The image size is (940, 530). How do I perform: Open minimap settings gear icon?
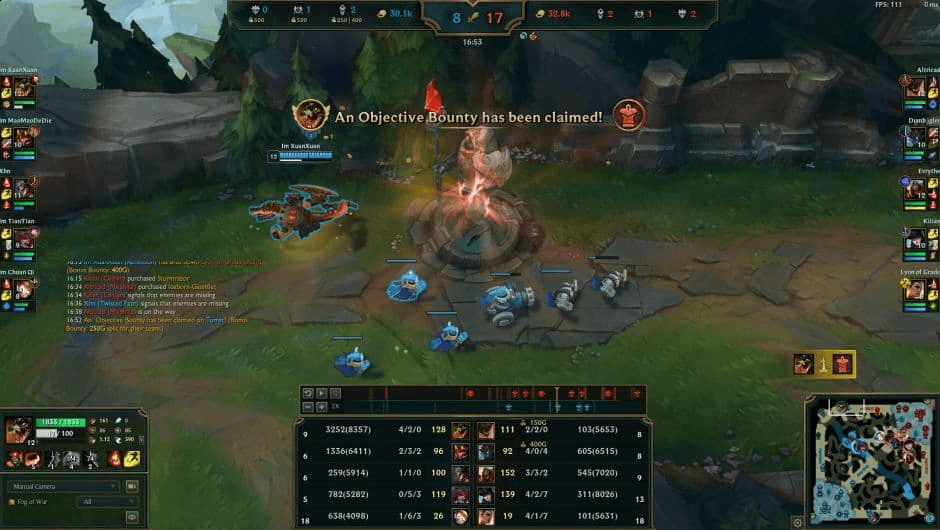[797, 521]
